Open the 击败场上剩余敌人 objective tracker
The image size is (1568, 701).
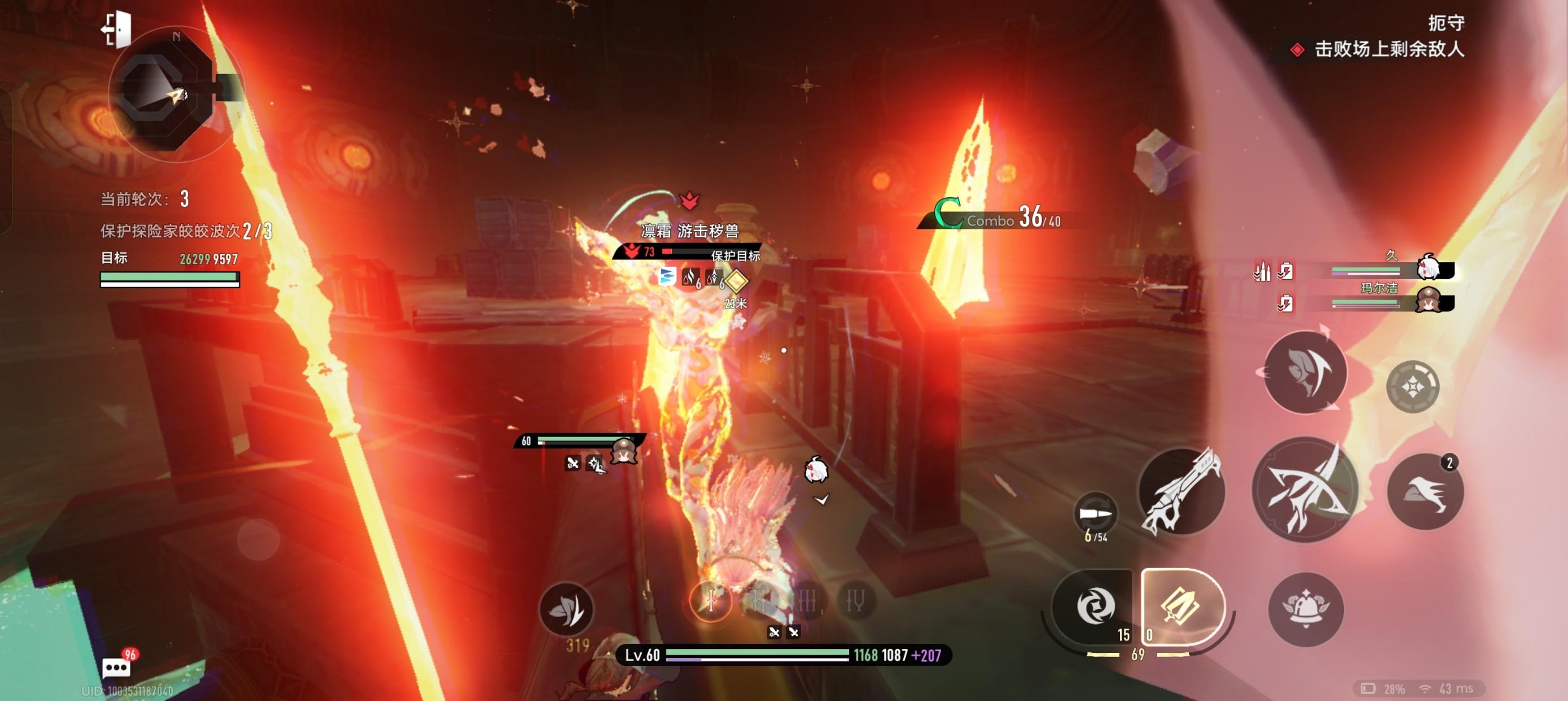pos(1388,49)
